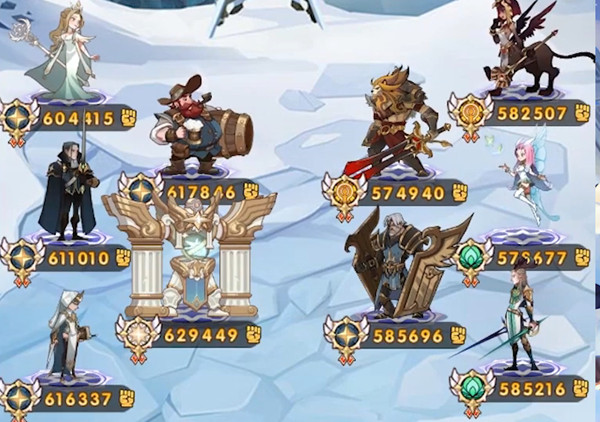
Task: Select the green-clad spear hero with 585216 power
Action: [x=515, y=320]
